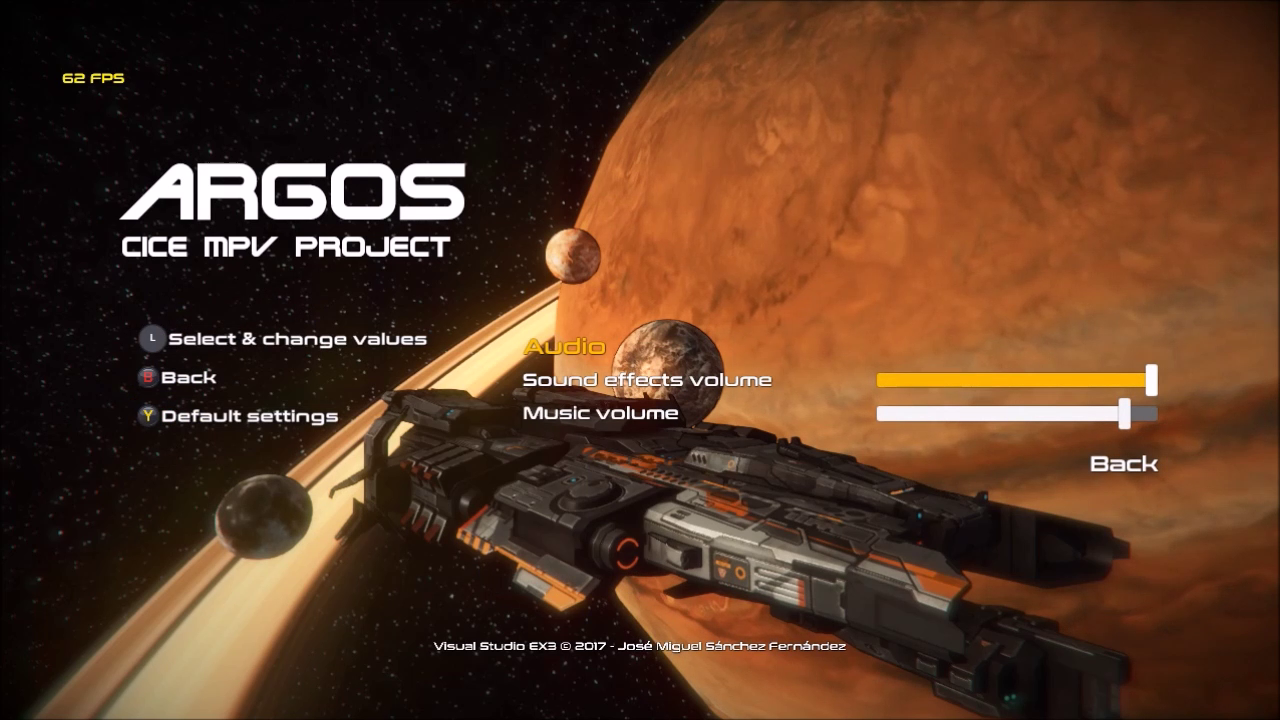The width and height of the screenshot is (1280, 720).
Task: Choose the Music volume menu entry
Action: coord(600,413)
